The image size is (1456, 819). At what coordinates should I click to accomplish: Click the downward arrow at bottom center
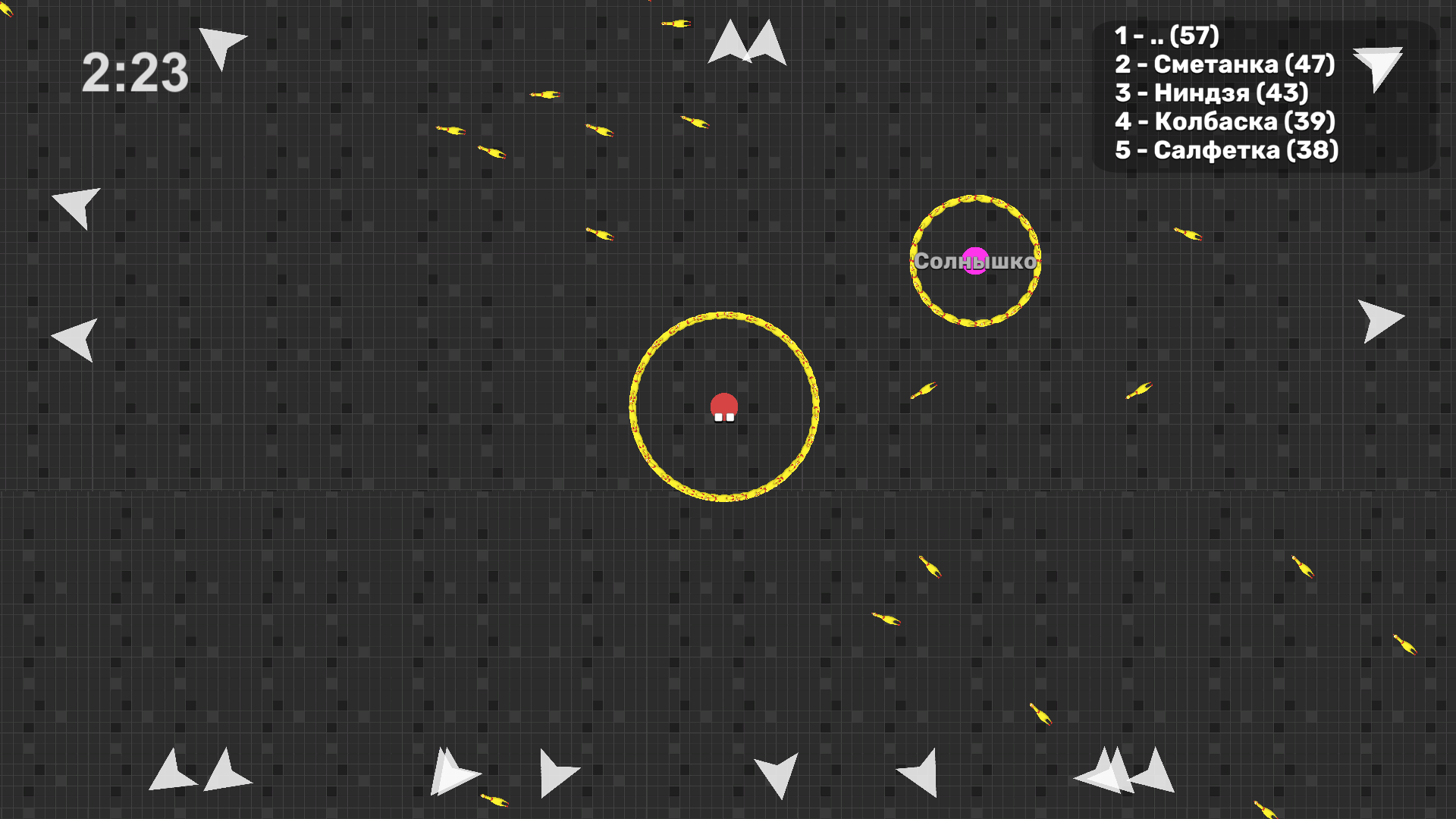[x=777, y=773]
